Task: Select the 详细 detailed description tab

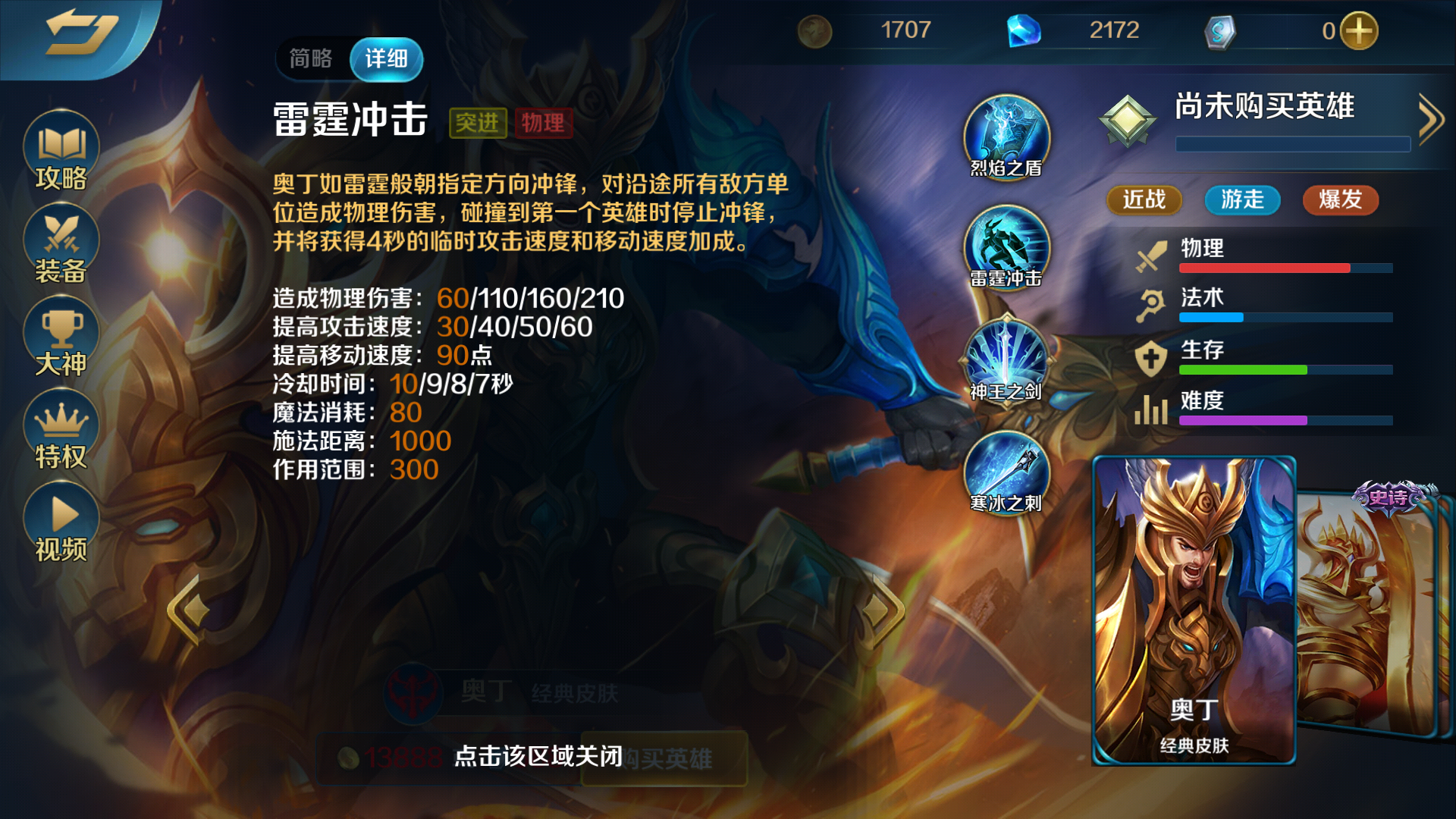Action: point(386,58)
